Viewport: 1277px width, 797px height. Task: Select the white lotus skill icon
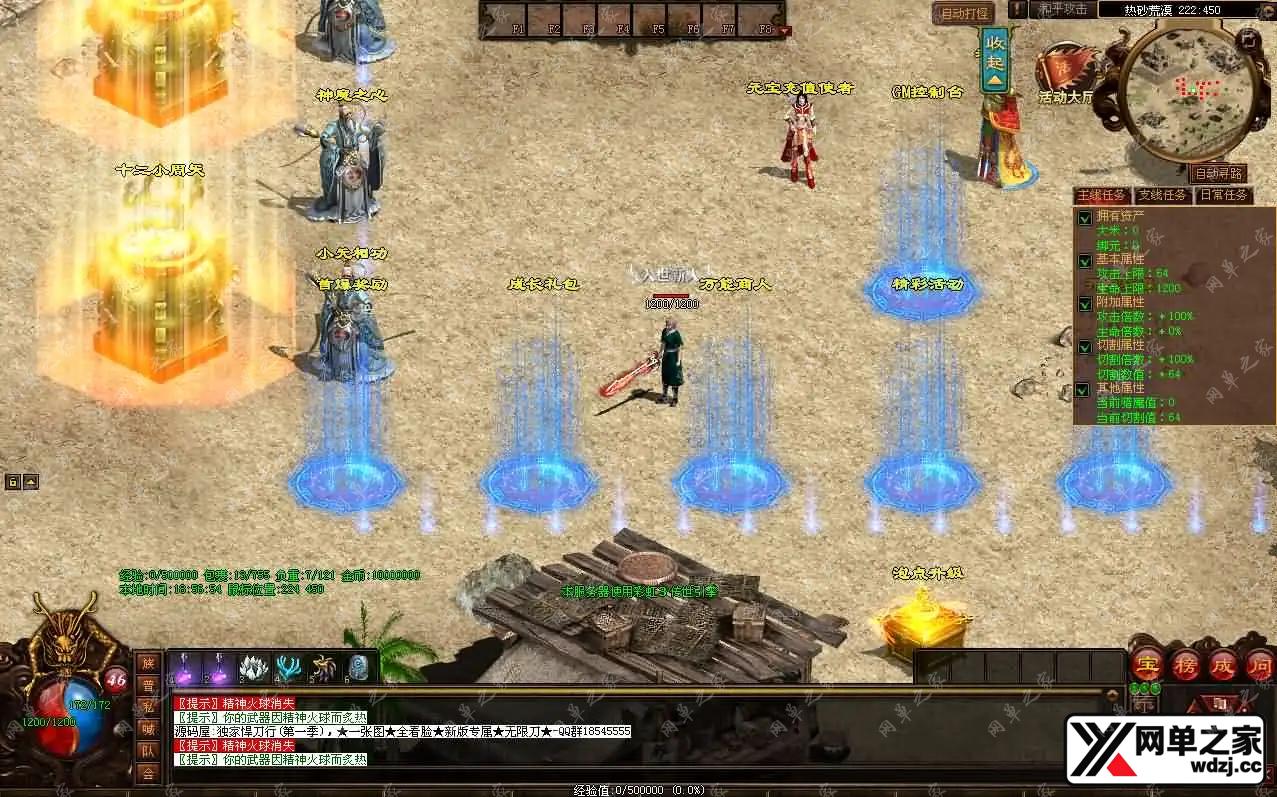252,668
